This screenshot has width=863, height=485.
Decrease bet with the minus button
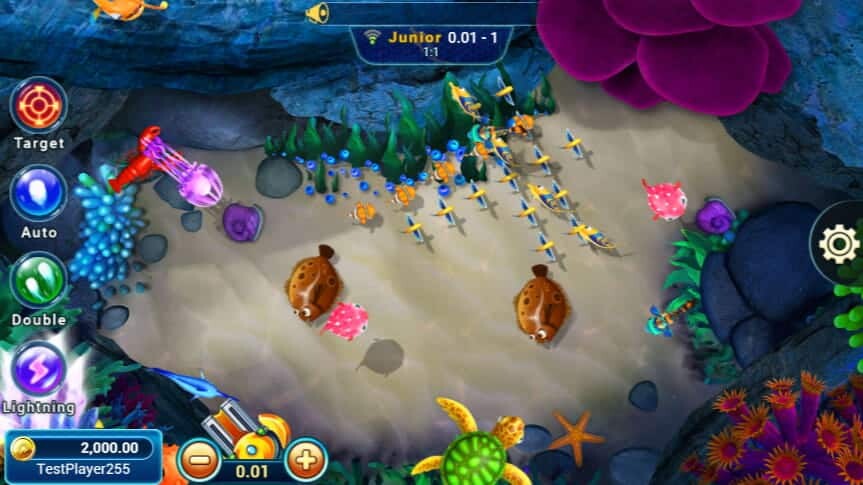click(x=199, y=460)
